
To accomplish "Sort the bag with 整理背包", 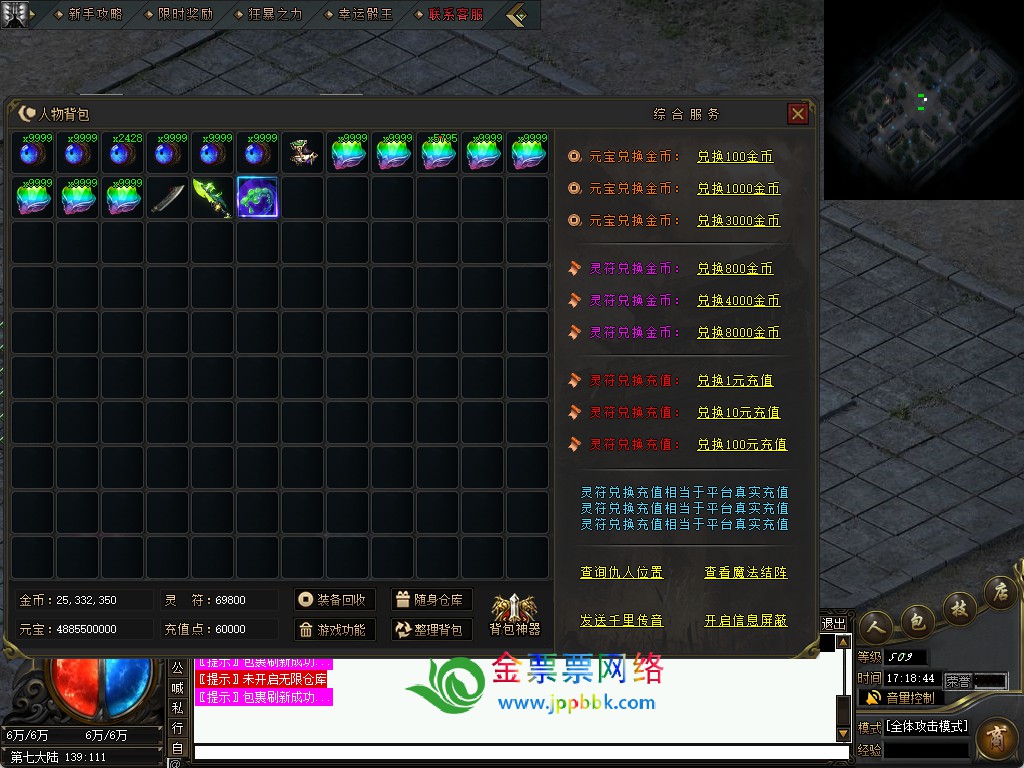I will (431, 630).
